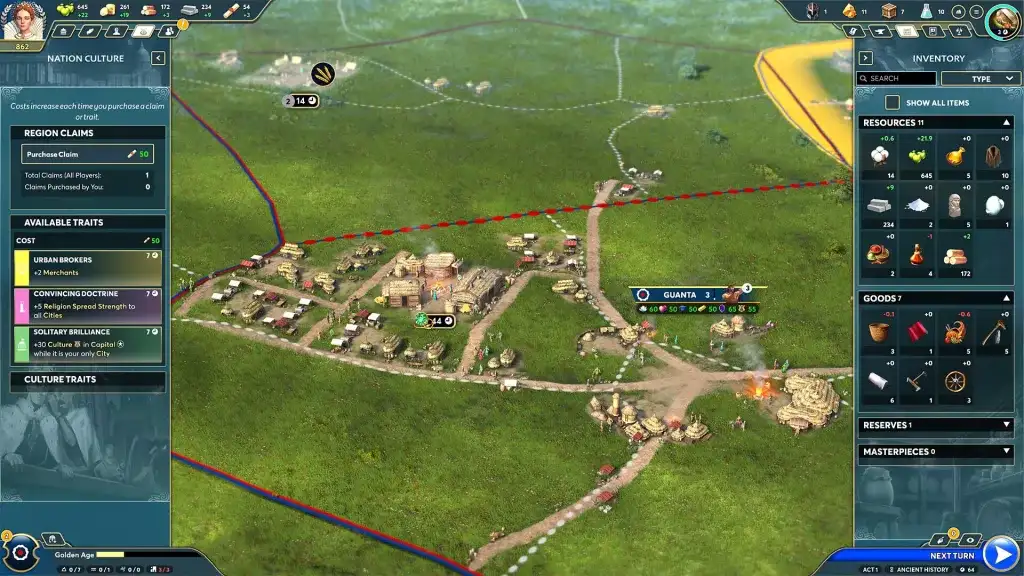Open the Type sort dropdown
1024x576 pixels.
point(980,78)
